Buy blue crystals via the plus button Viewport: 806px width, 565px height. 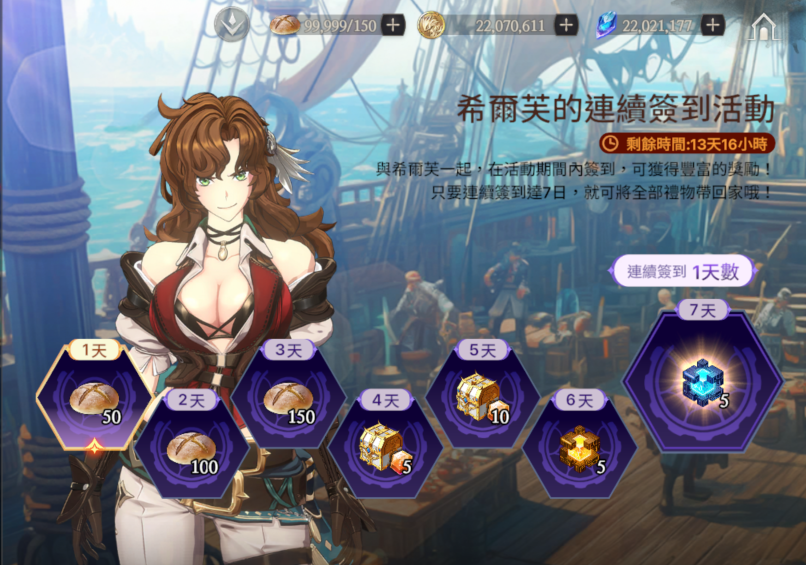(712, 25)
